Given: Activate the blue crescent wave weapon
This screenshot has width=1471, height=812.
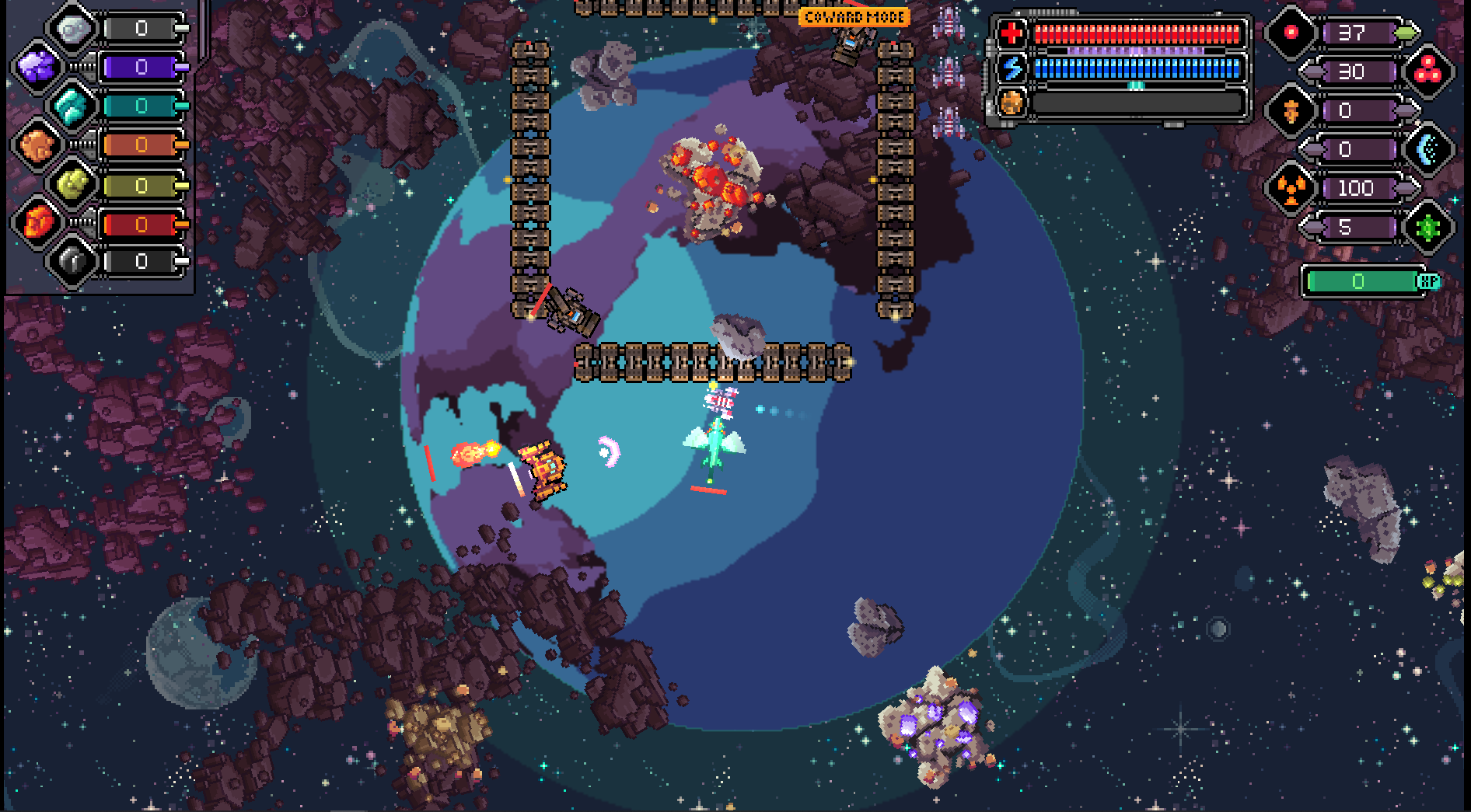Looking at the screenshot, I should coord(1427,150).
